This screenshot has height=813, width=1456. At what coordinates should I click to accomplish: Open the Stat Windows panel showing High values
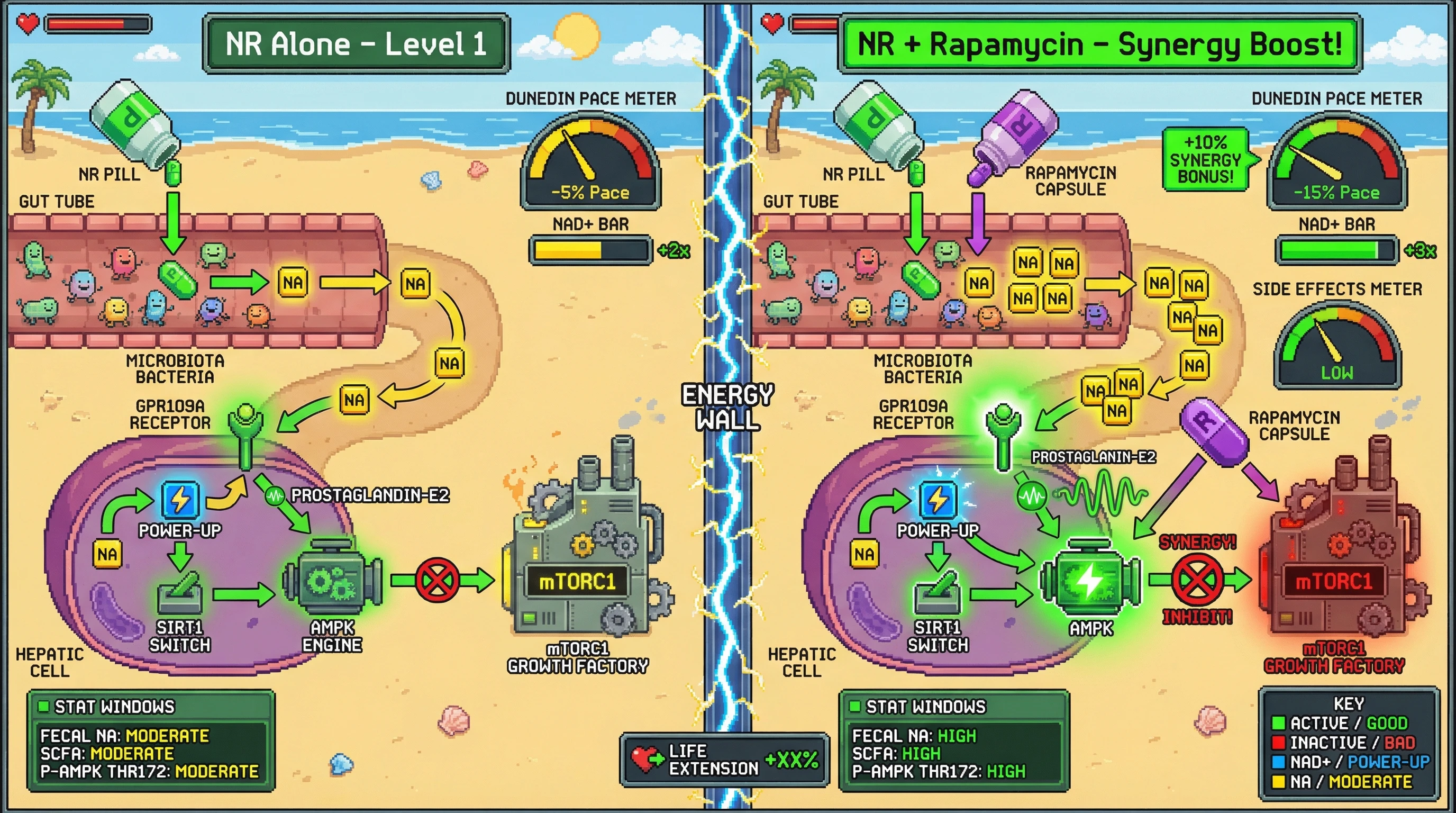(953, 740)
